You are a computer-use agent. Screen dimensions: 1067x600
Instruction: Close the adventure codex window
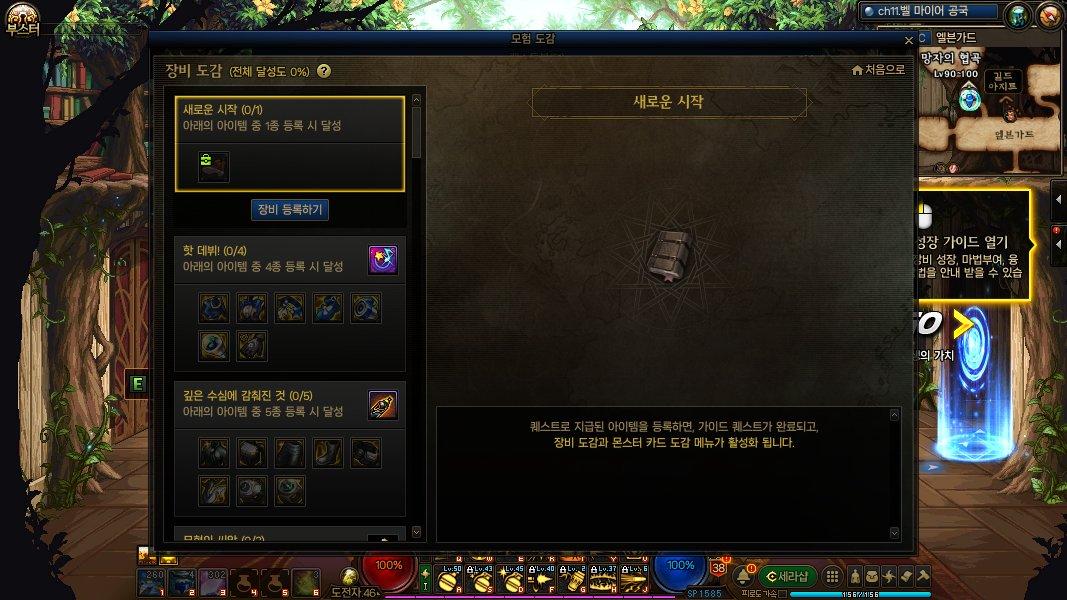(908, 40)
